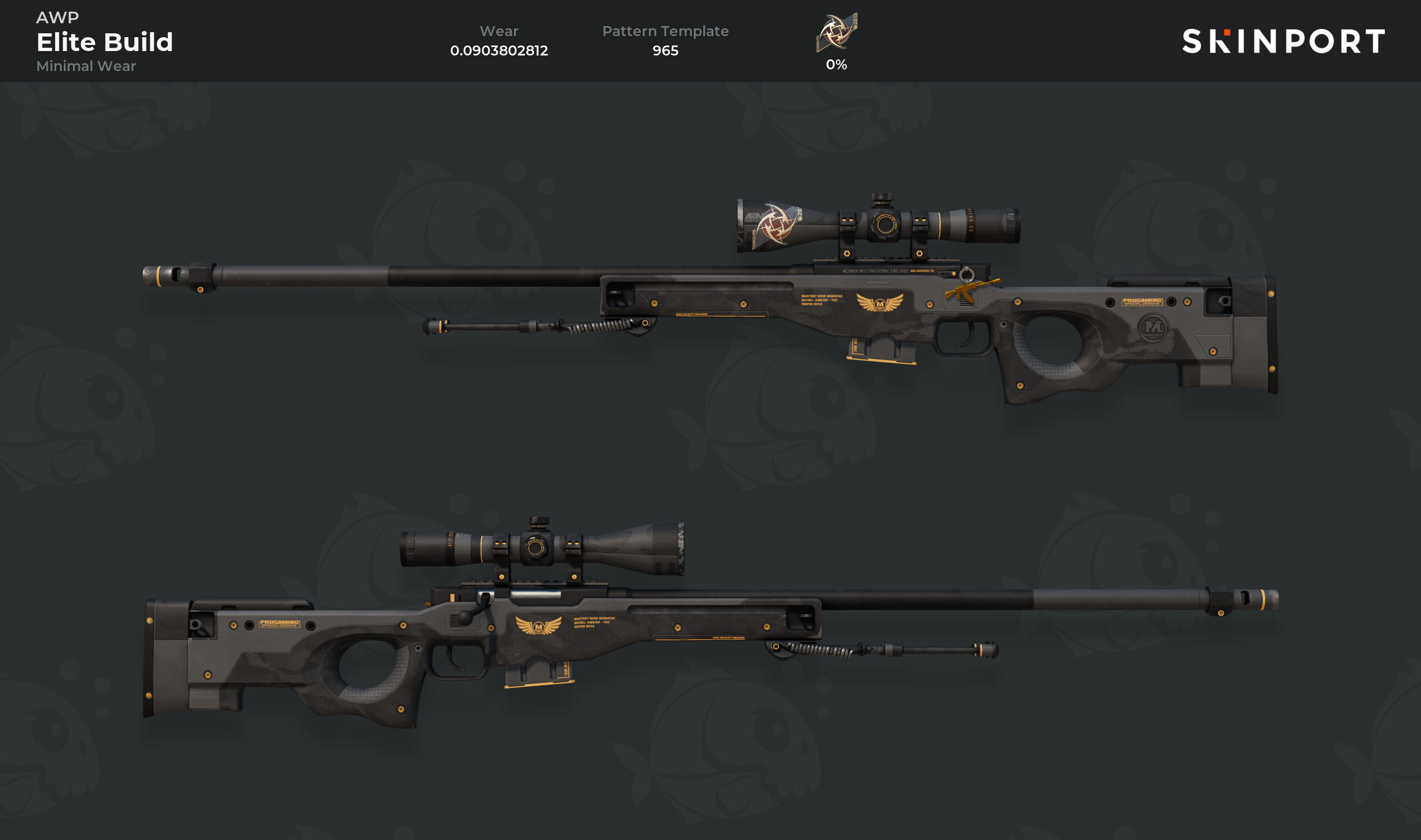This screenshot has width=1421, height=840.
Task: Click the Ninjas in Pyjamas sticker icon in the header
Action: click(x=836, y=33)
